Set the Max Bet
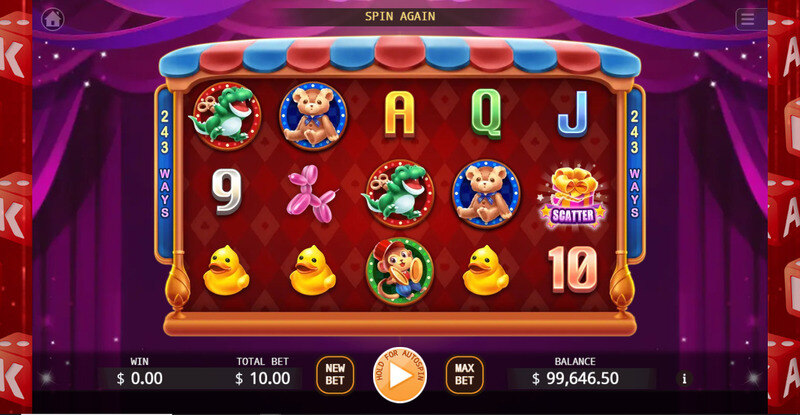This screenshot has width=800, height=415. coord(464,374)
